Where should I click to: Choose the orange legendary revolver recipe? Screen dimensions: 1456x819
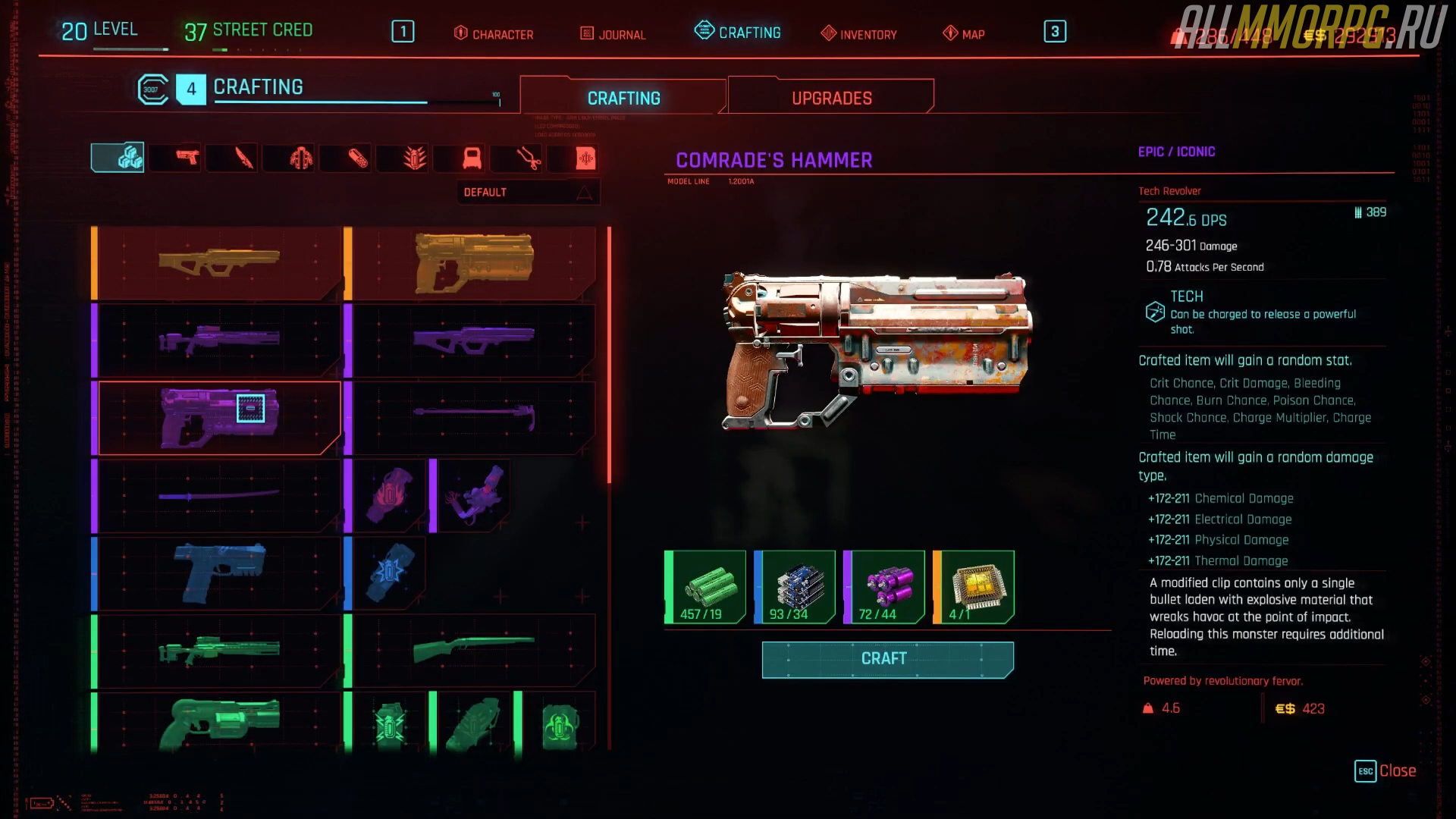474,262
